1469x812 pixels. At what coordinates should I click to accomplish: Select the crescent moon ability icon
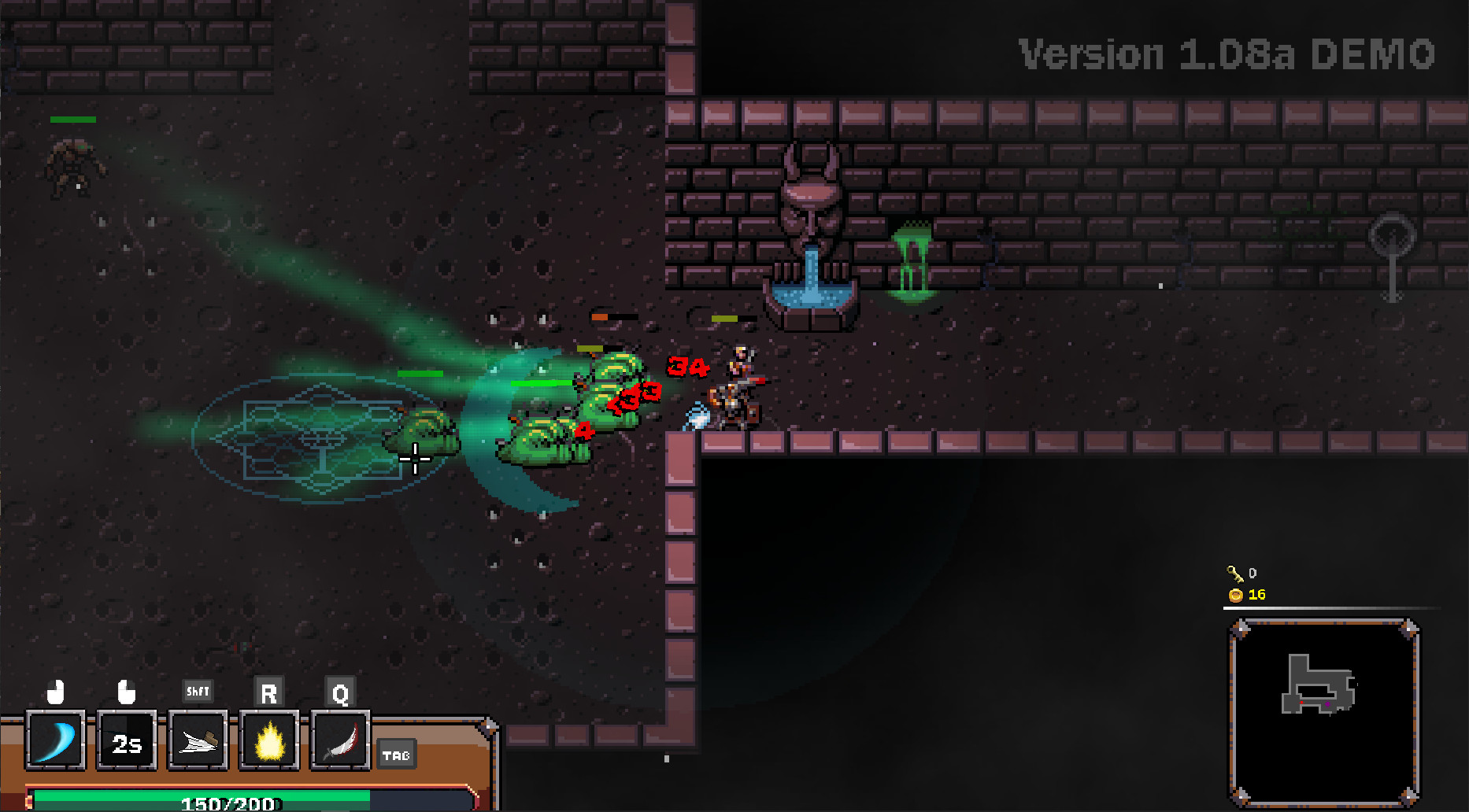(x=55, y=740)
